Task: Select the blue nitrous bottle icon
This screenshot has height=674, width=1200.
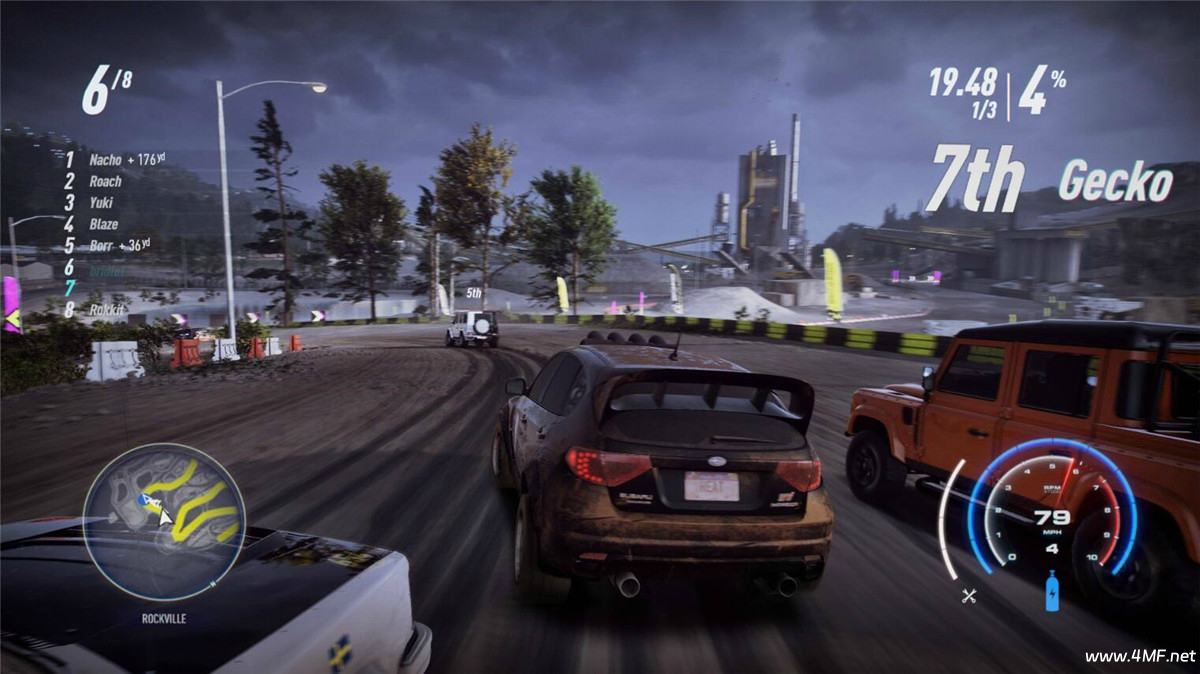Action: pyautogui.click(x=1051, y=591)
